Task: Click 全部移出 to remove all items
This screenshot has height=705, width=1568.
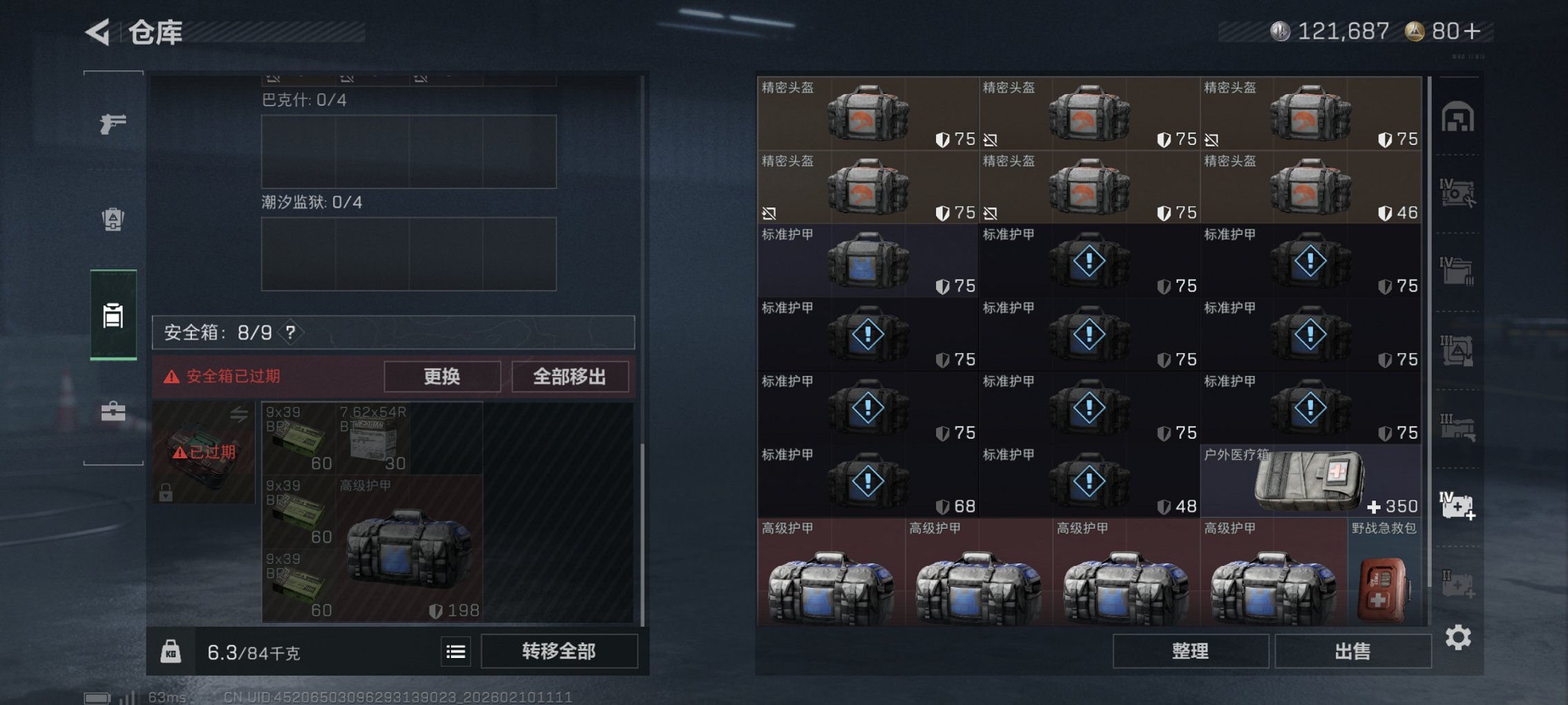Action: coord(571,377)
